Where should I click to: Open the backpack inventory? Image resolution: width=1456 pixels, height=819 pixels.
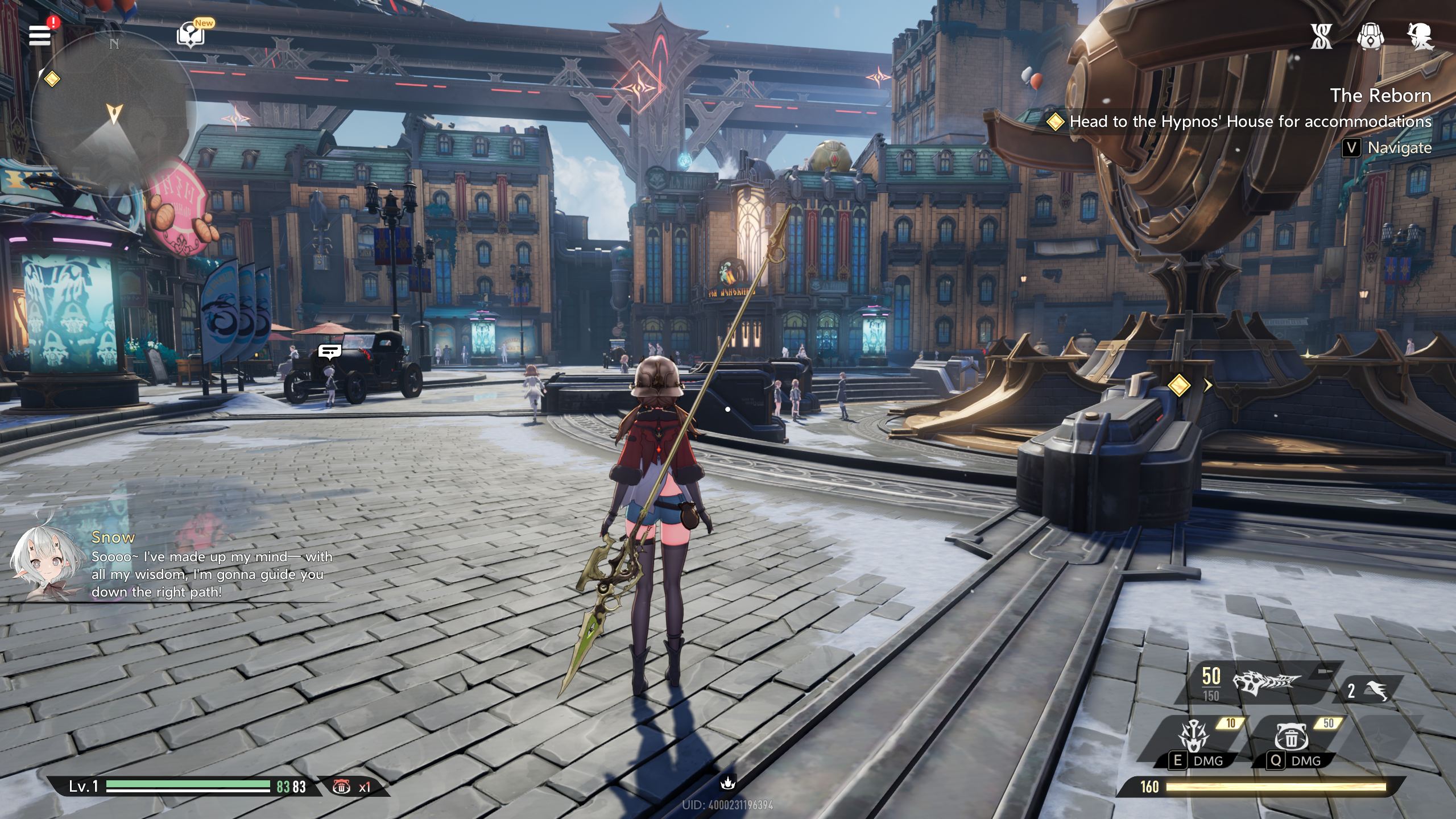1370,36
